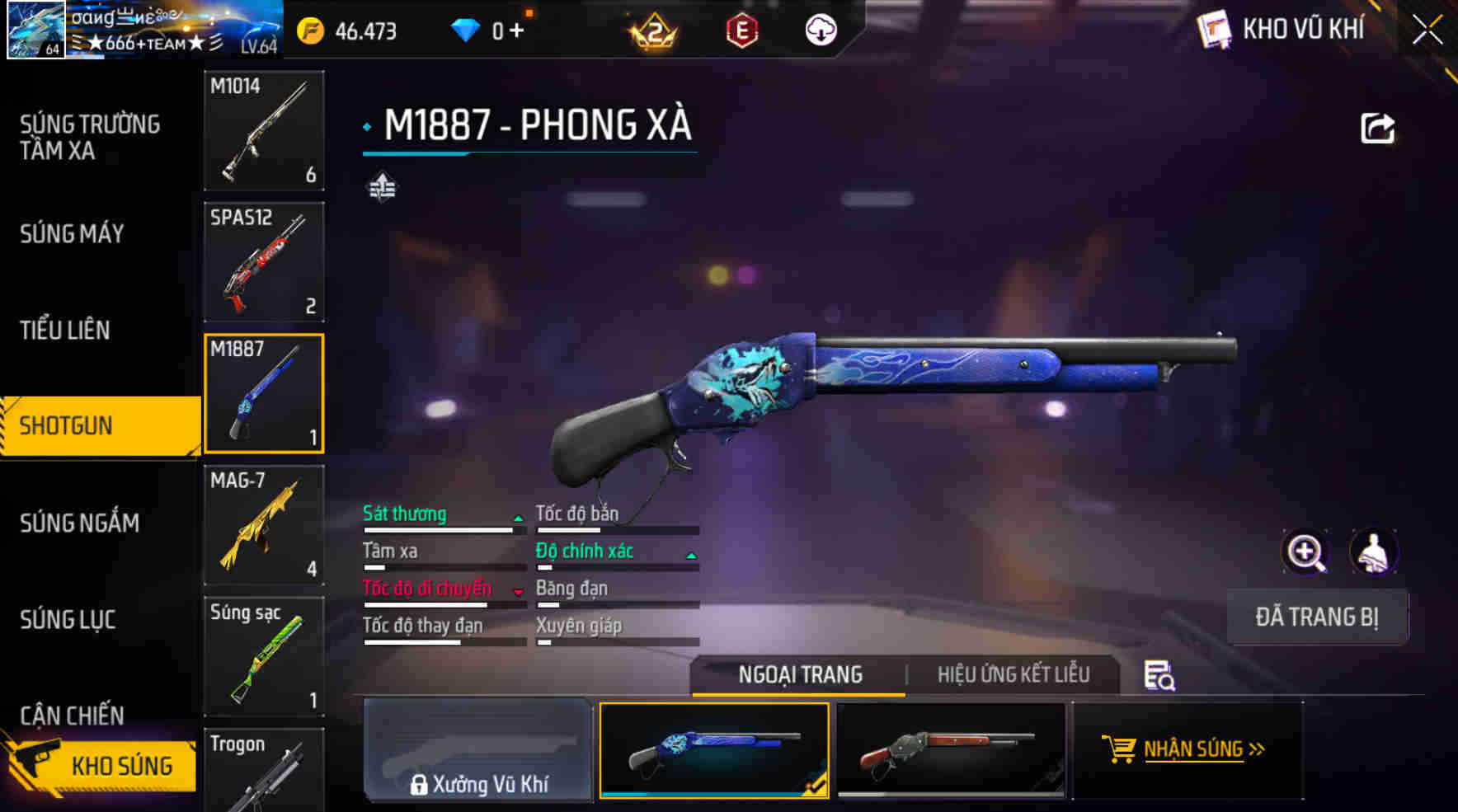Image resolution: width=1458 pixels, height=812 pixels.
Task: Click the Tầm xa stat bar
Action: (x=437, y=566)
